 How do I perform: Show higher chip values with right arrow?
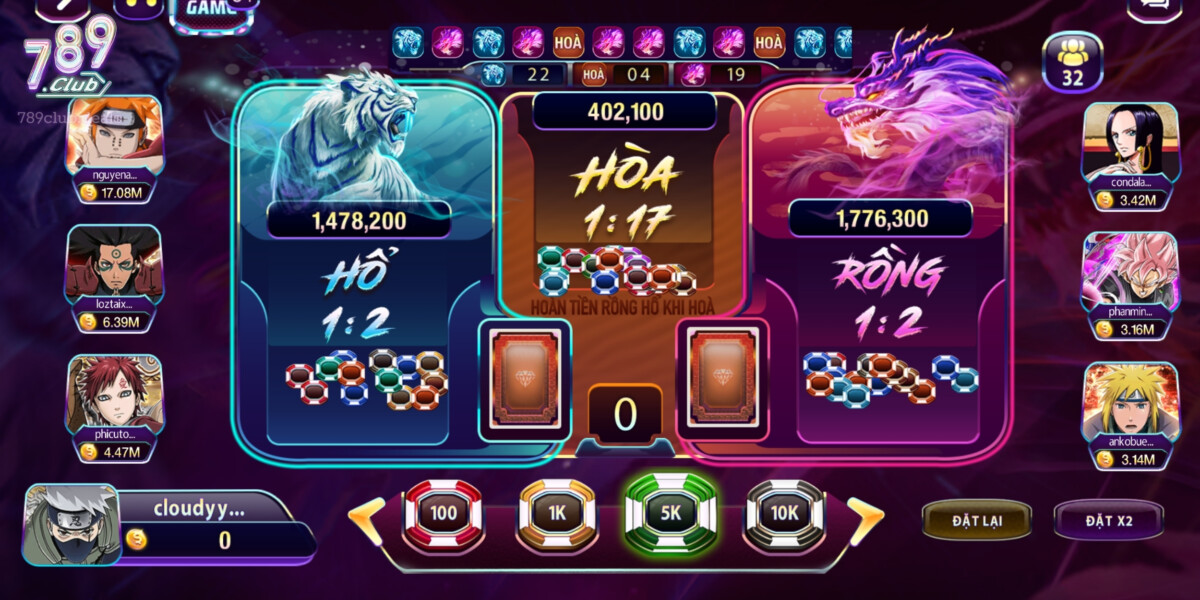[x=865, y=515]
